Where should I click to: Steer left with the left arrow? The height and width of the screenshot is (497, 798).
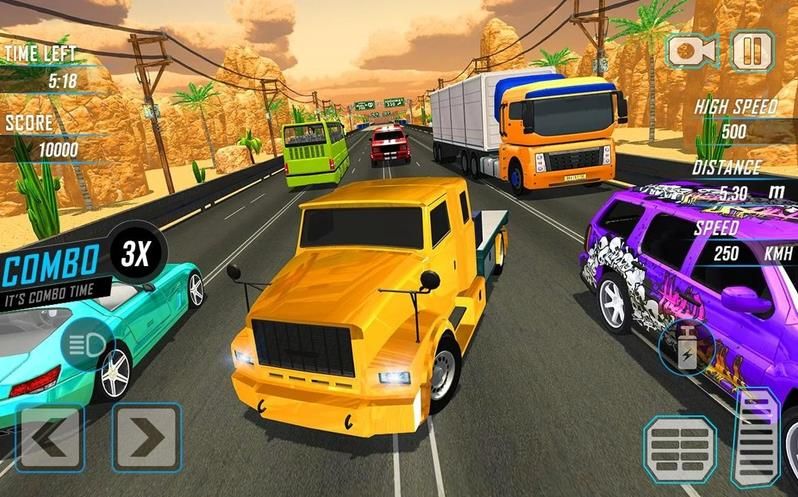tap(48, 437)
